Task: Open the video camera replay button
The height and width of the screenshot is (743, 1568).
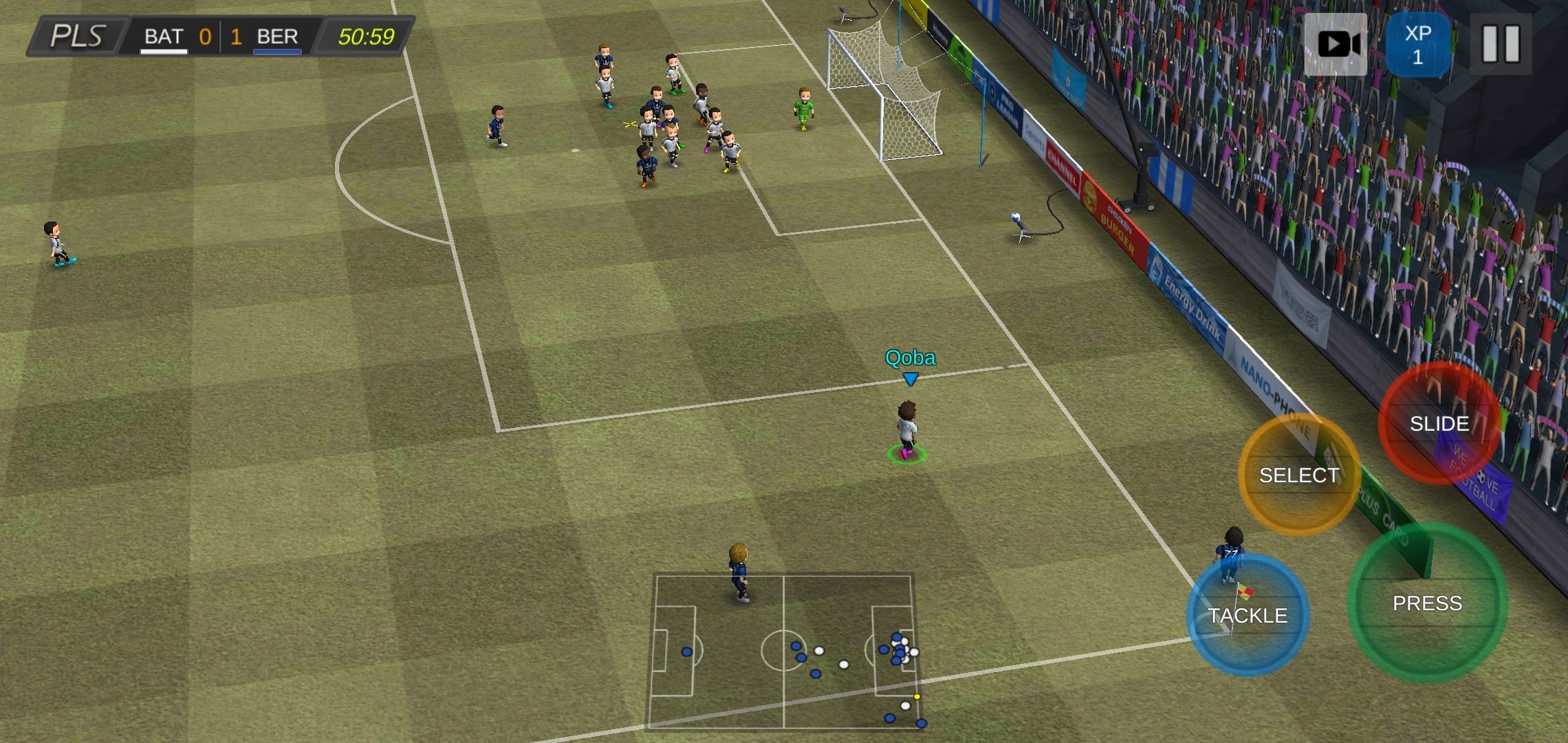Action: (1336, 45)
